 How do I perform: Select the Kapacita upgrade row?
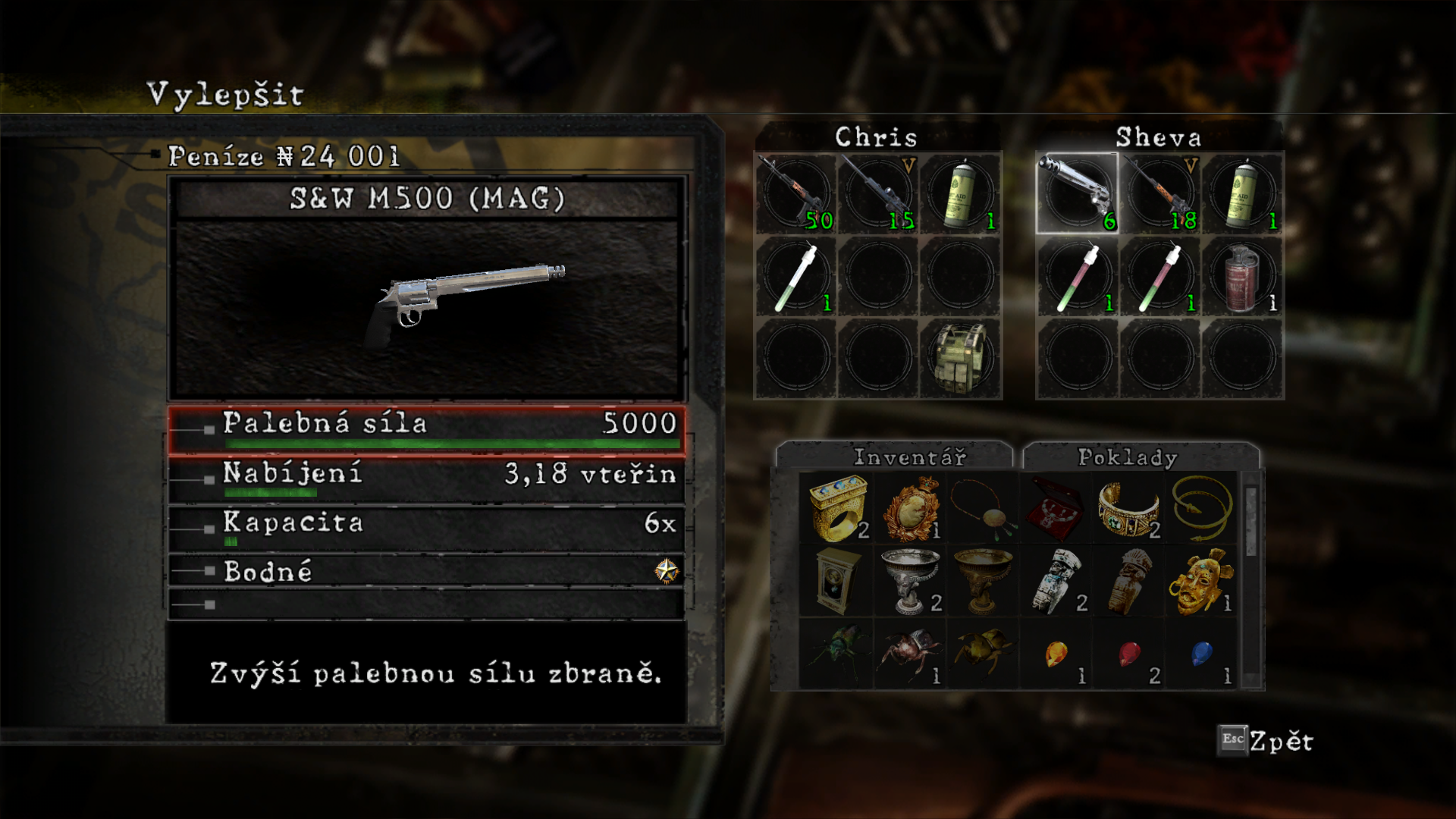point(426,528)
